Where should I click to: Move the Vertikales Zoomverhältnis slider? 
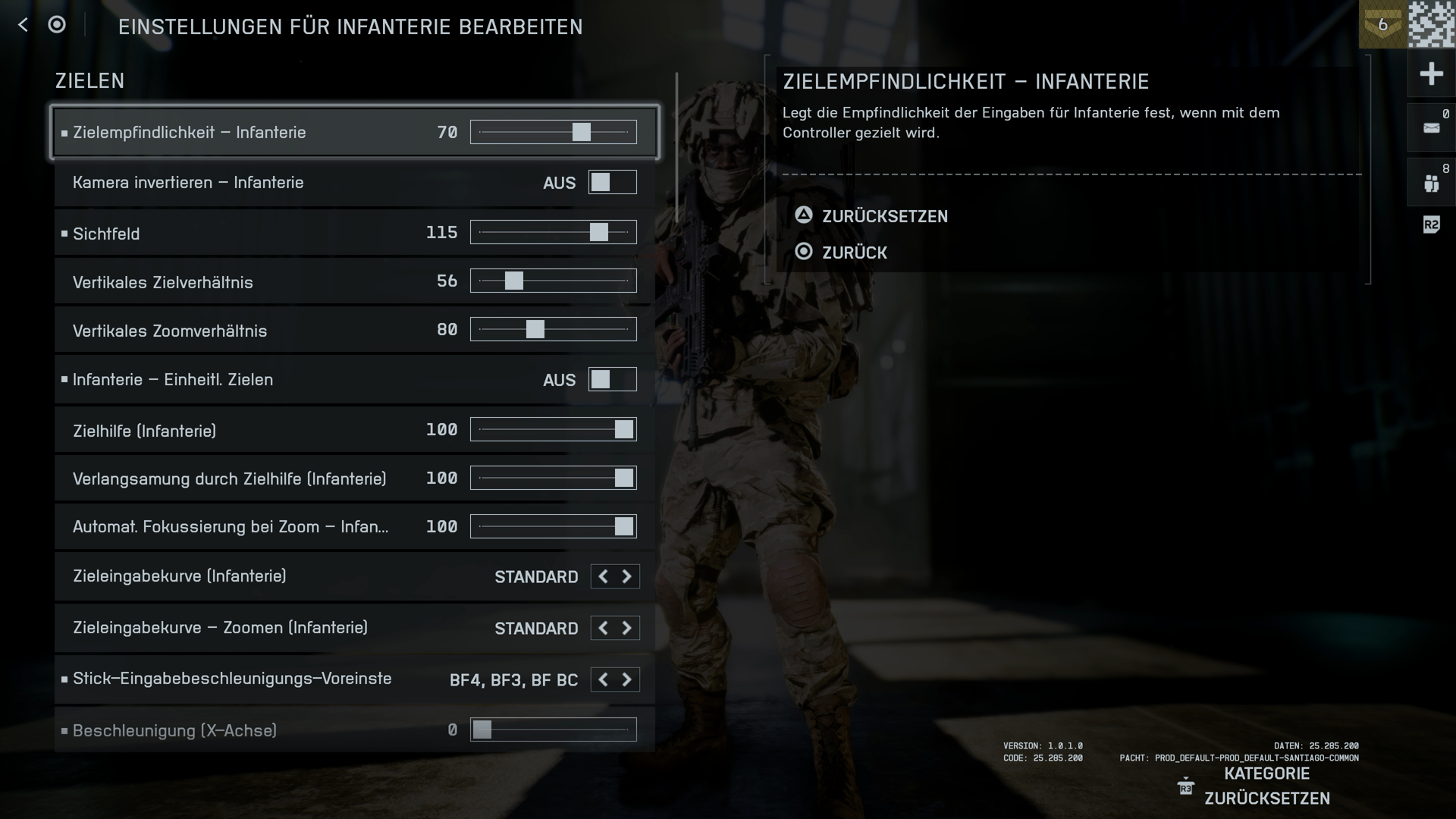pyautogui.click(x=535, y=329)
